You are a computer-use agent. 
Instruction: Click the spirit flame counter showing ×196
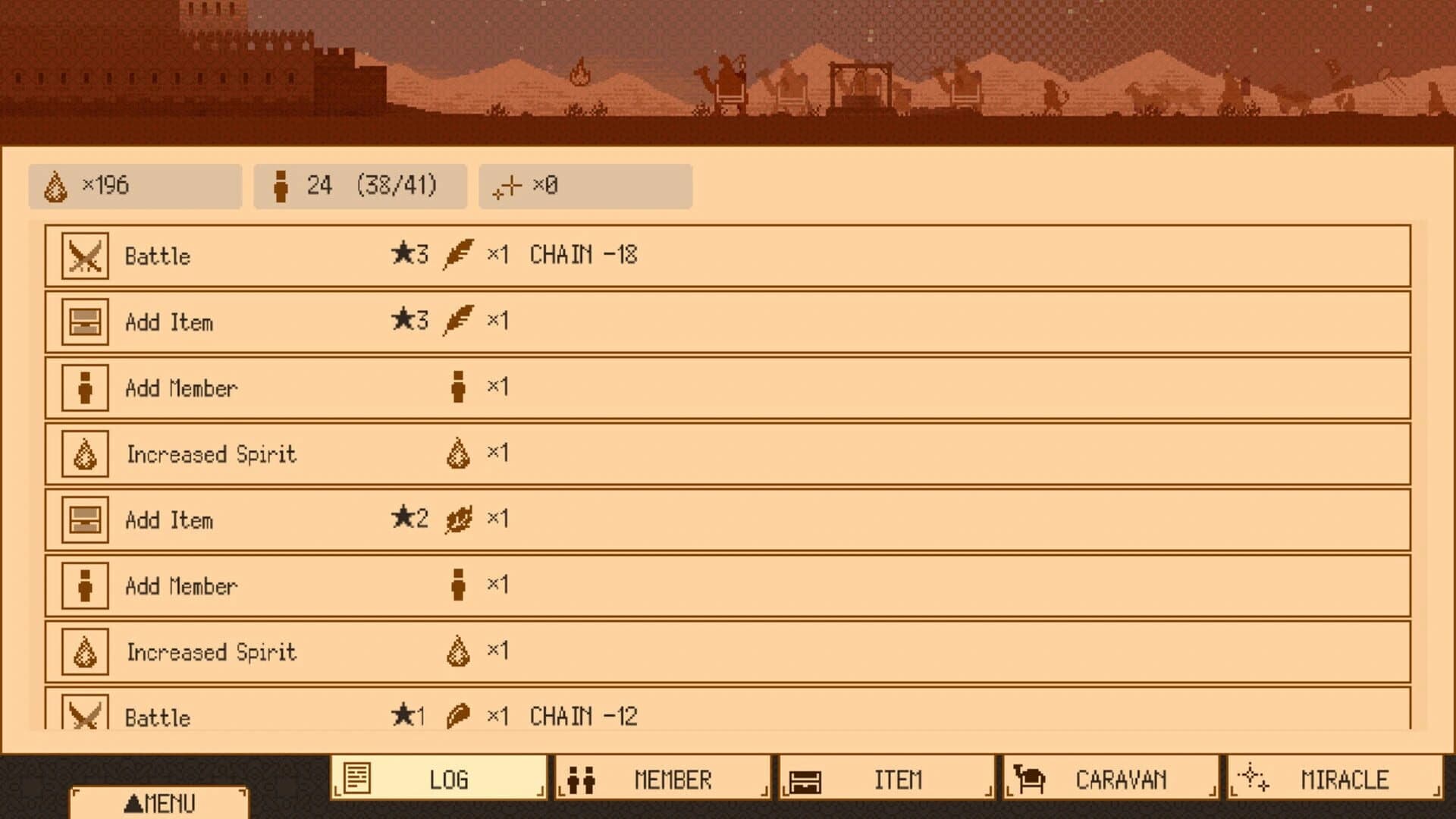pos(135,186)
